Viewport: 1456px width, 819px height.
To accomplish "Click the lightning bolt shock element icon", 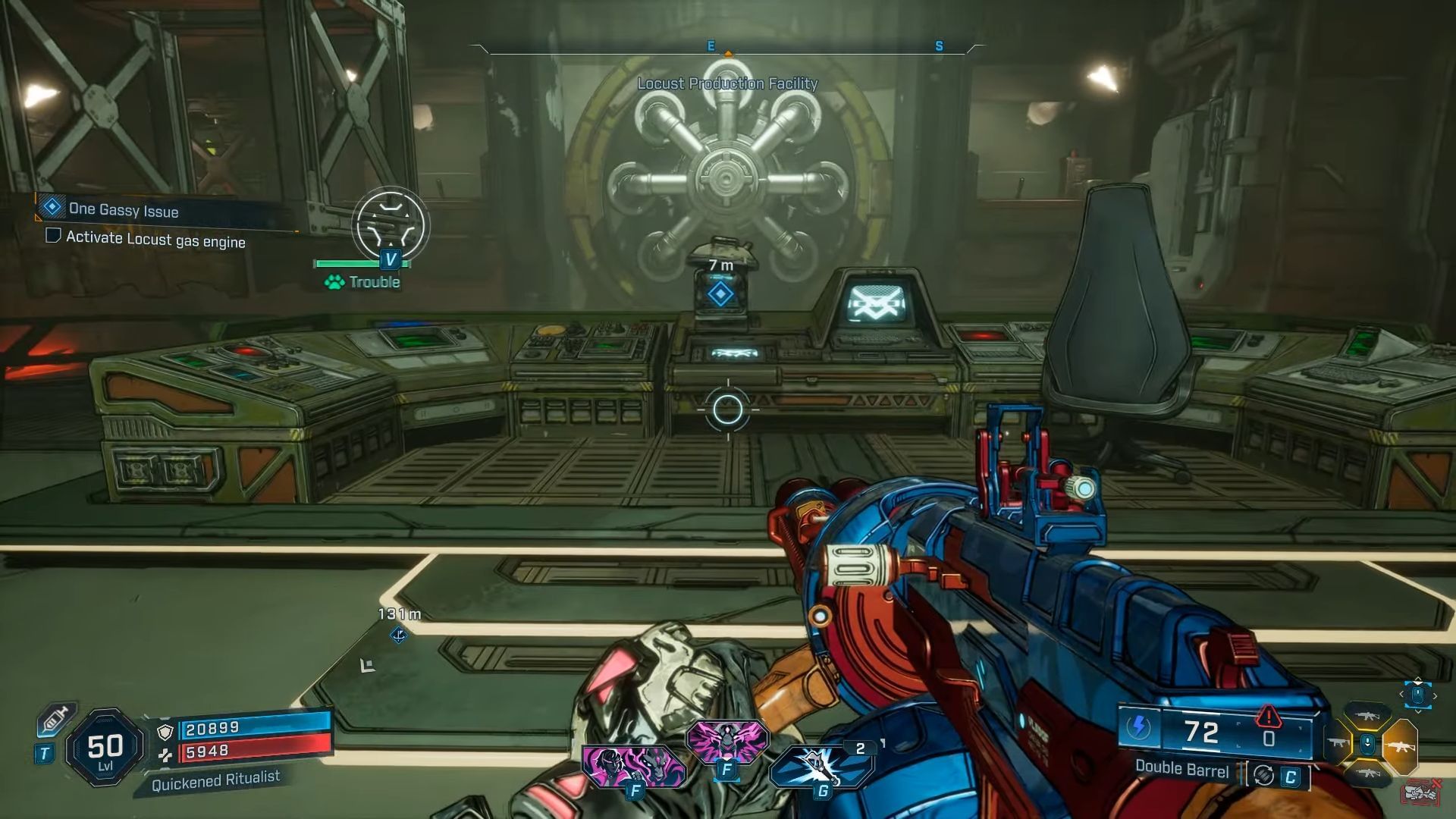I will [x=1137, y=728].
